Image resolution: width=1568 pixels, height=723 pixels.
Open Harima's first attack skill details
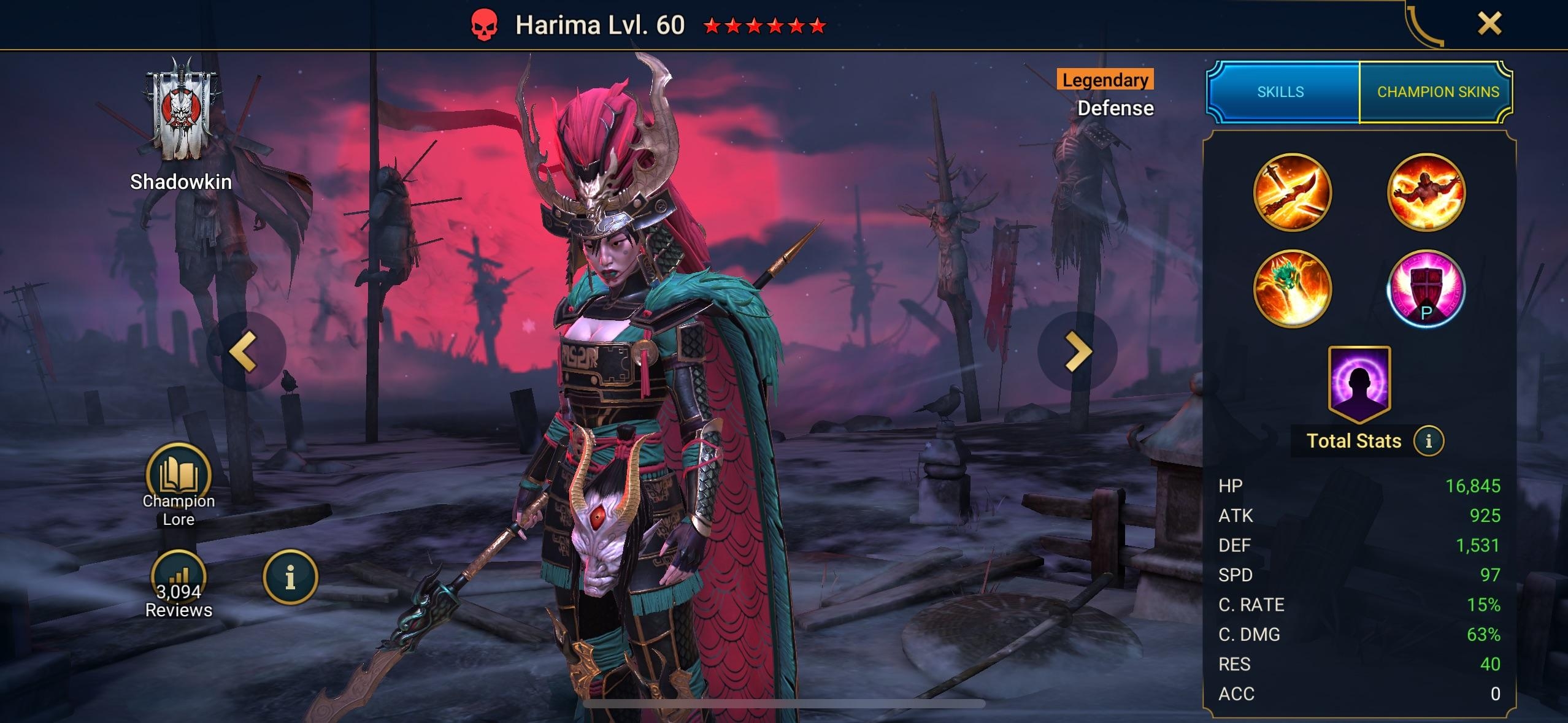click(x=1292, y=192)
